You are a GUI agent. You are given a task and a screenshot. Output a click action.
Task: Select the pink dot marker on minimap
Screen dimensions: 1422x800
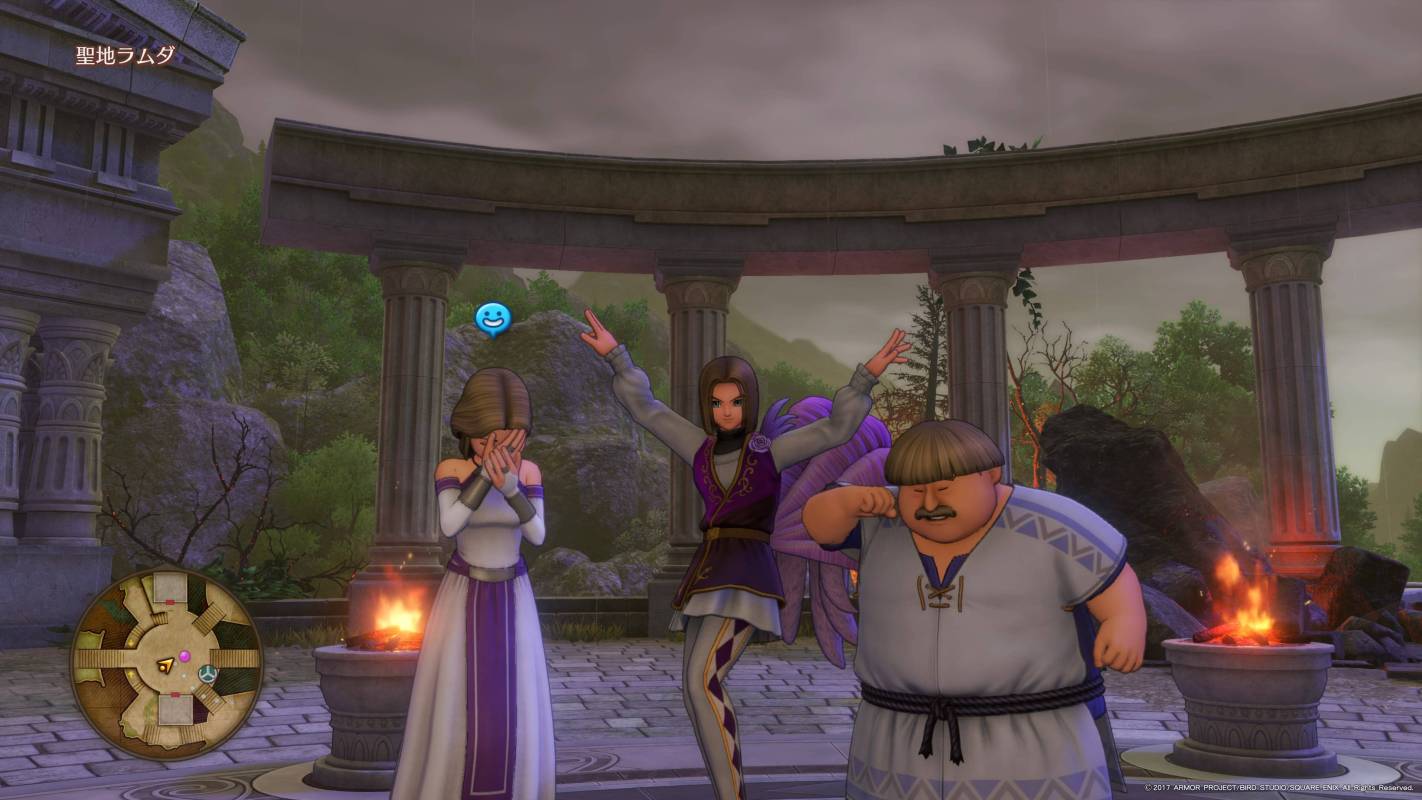[x=184, y=656]
